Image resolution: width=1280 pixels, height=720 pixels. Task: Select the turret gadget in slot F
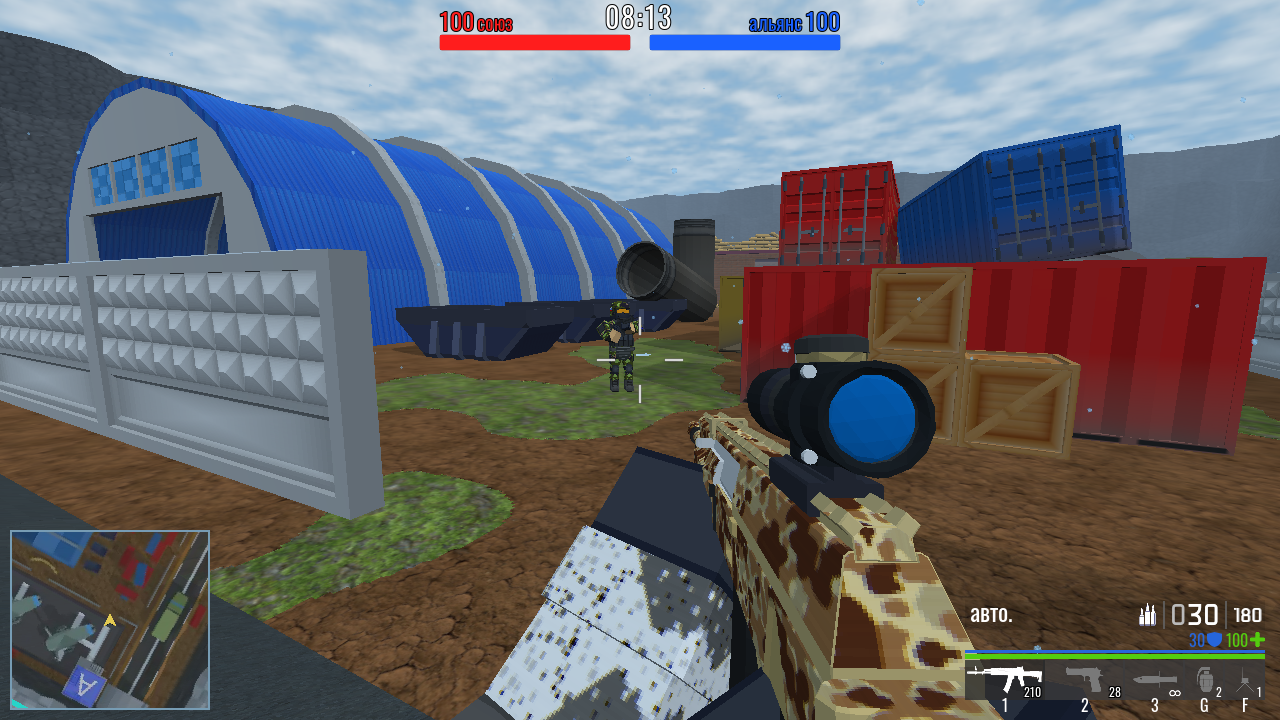(x=1244, y=679)
